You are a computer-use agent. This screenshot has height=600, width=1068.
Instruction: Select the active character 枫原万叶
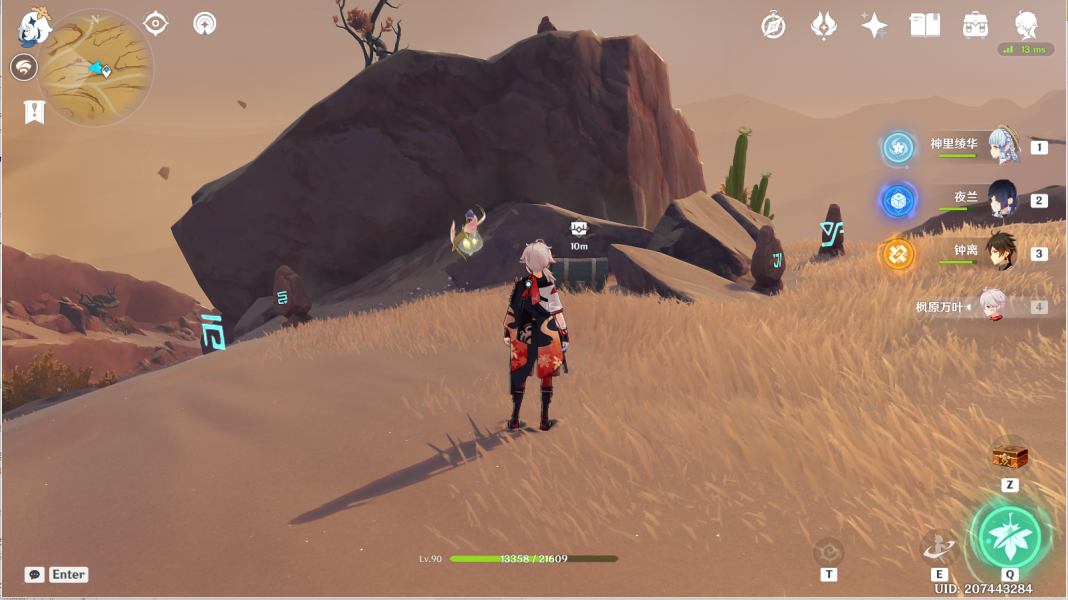(990, 306)
